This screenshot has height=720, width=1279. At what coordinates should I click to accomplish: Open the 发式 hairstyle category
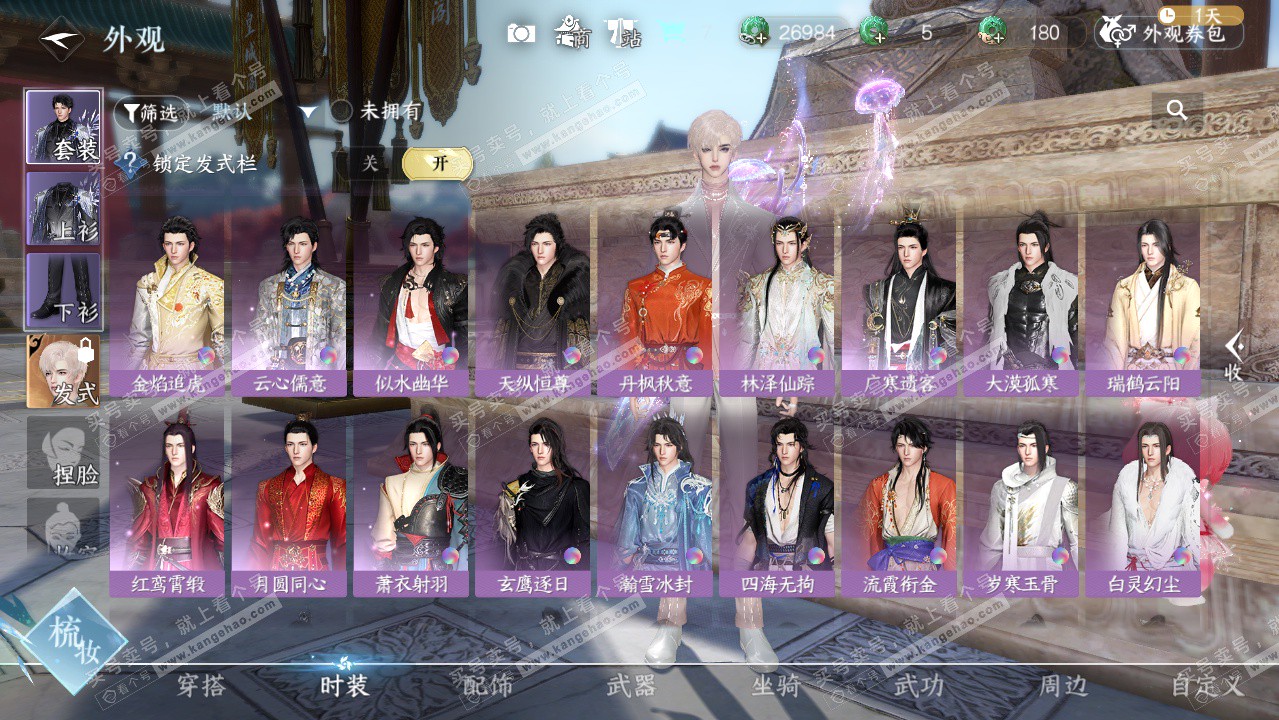coord(63,371)
